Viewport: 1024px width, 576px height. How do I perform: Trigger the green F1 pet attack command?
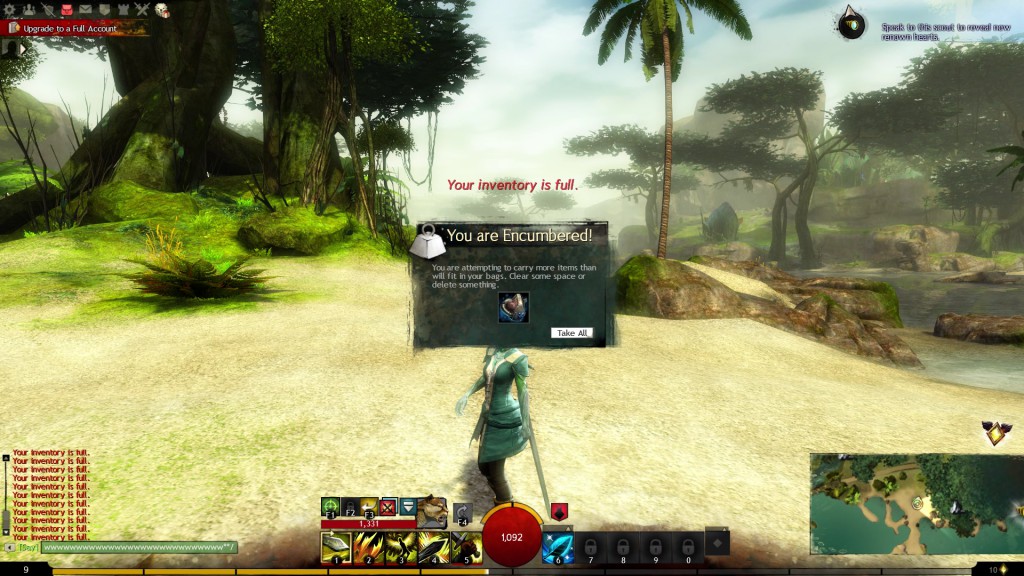click(x=330, y=507)
